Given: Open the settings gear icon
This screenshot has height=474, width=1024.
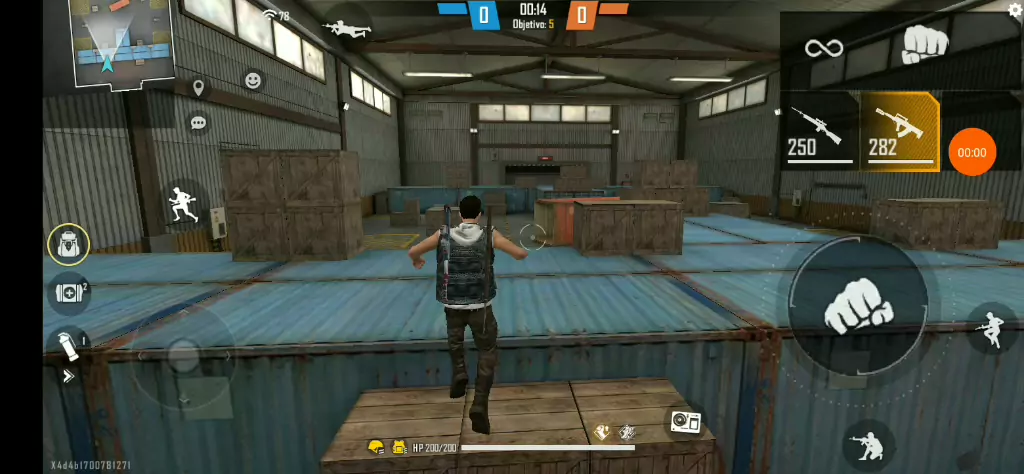Looking at the screenshot, I should pos(1015,9).
